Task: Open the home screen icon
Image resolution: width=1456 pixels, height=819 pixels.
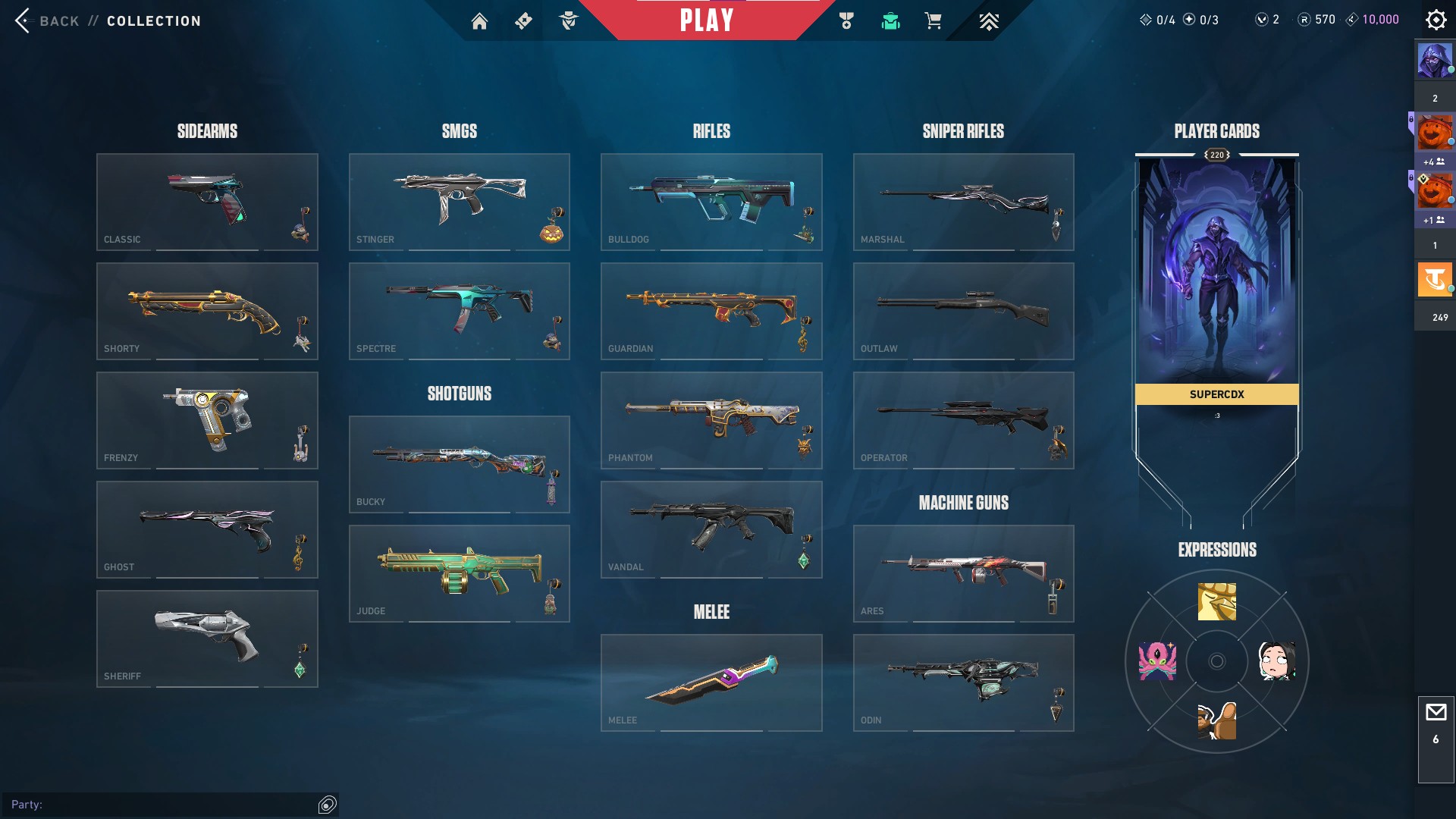Action: (479, 21)
